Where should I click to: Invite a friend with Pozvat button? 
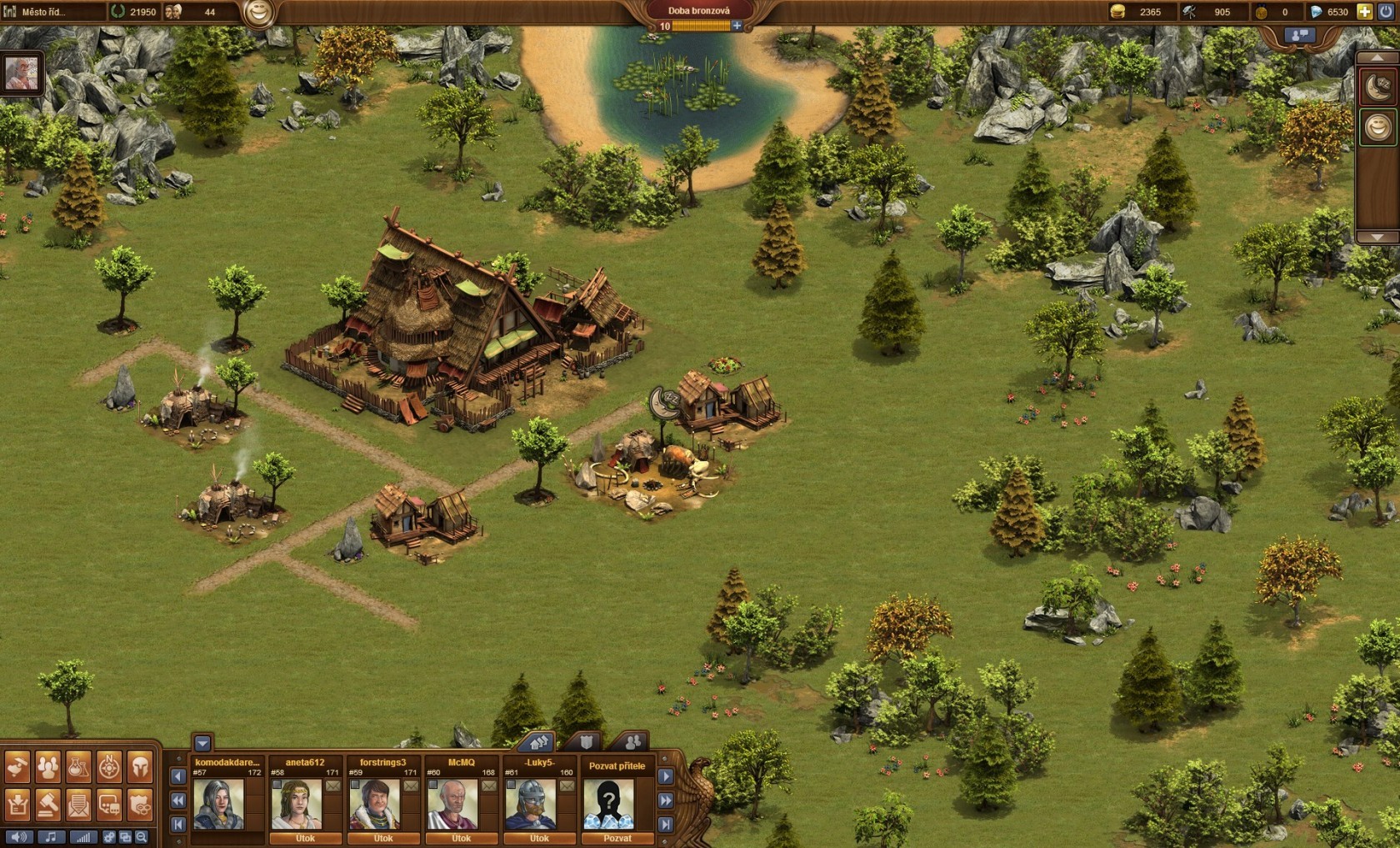[617, 838]
